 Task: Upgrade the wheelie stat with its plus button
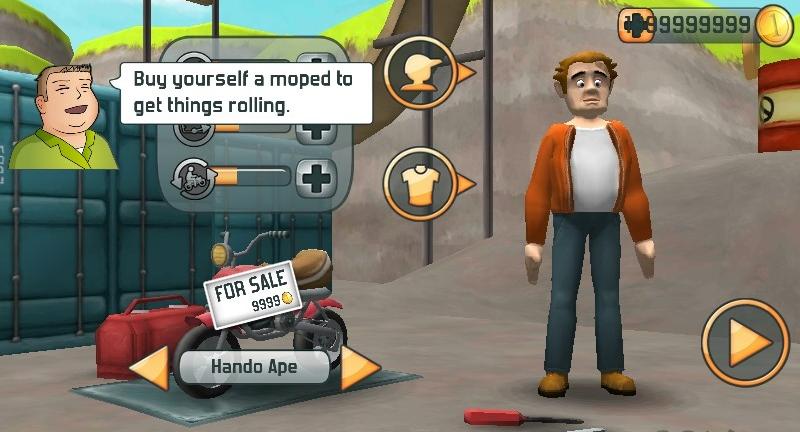317,178
